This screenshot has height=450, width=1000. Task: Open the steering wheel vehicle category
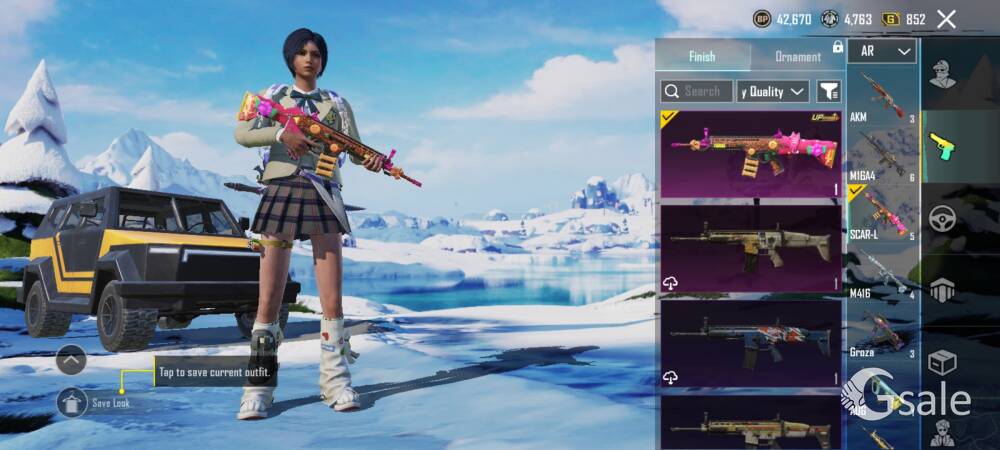[x=942, y=219]
